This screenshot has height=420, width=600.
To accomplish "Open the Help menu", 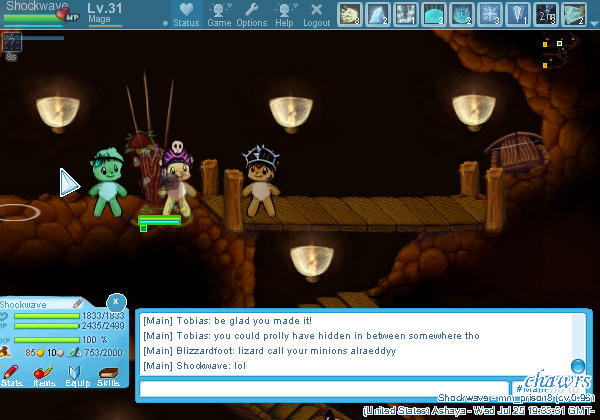I will pos(284,14).
